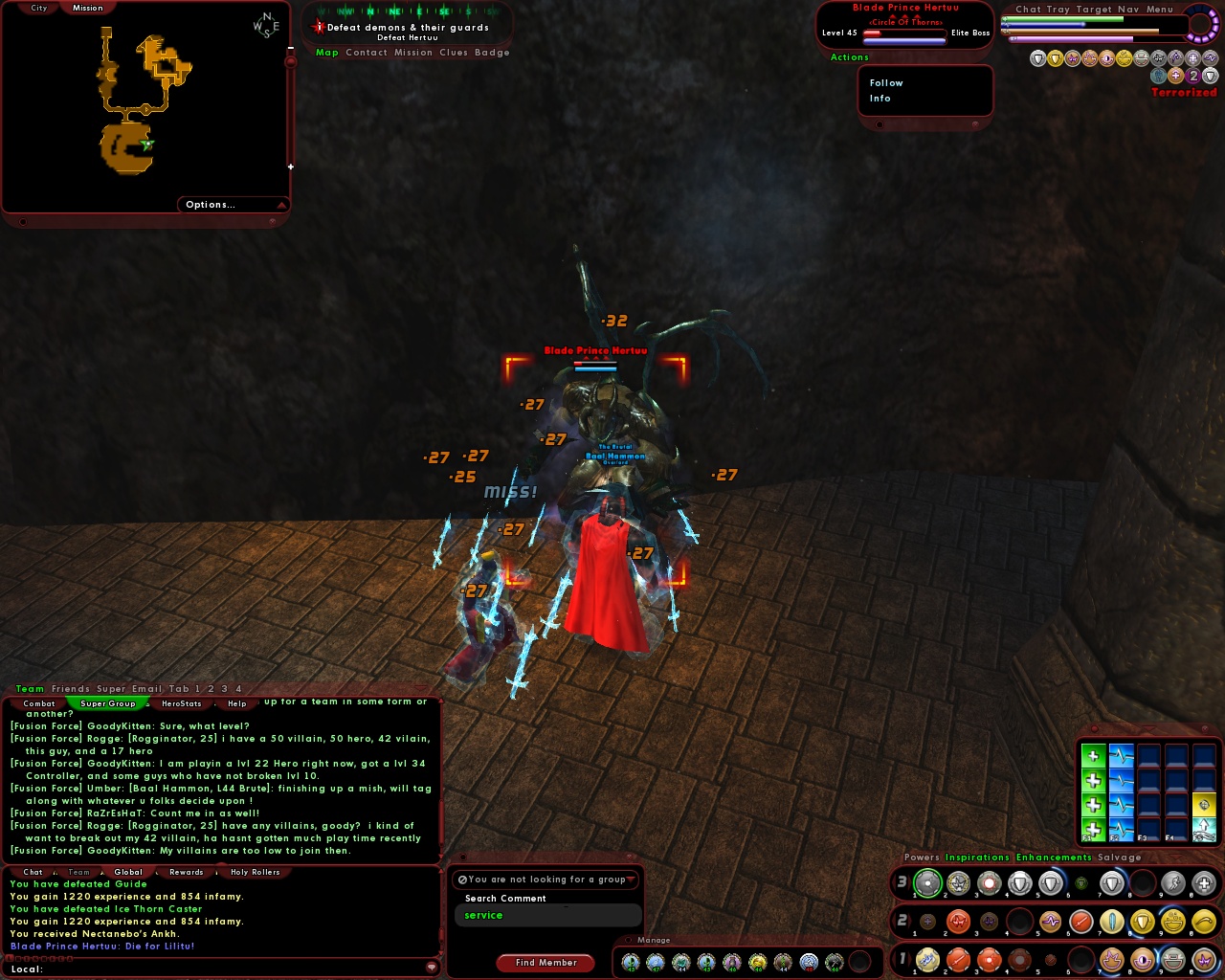Select the Combat chat filter tab
Screen dimensions: 1225x980
point(39,702)
